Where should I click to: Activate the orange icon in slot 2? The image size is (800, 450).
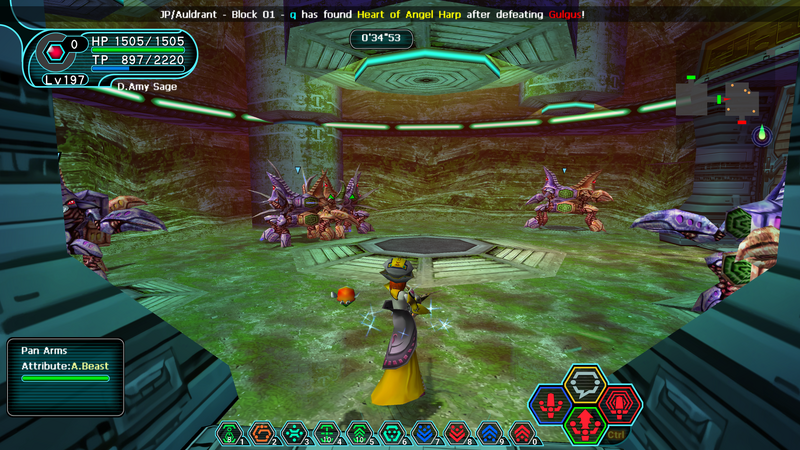point(263,435)
